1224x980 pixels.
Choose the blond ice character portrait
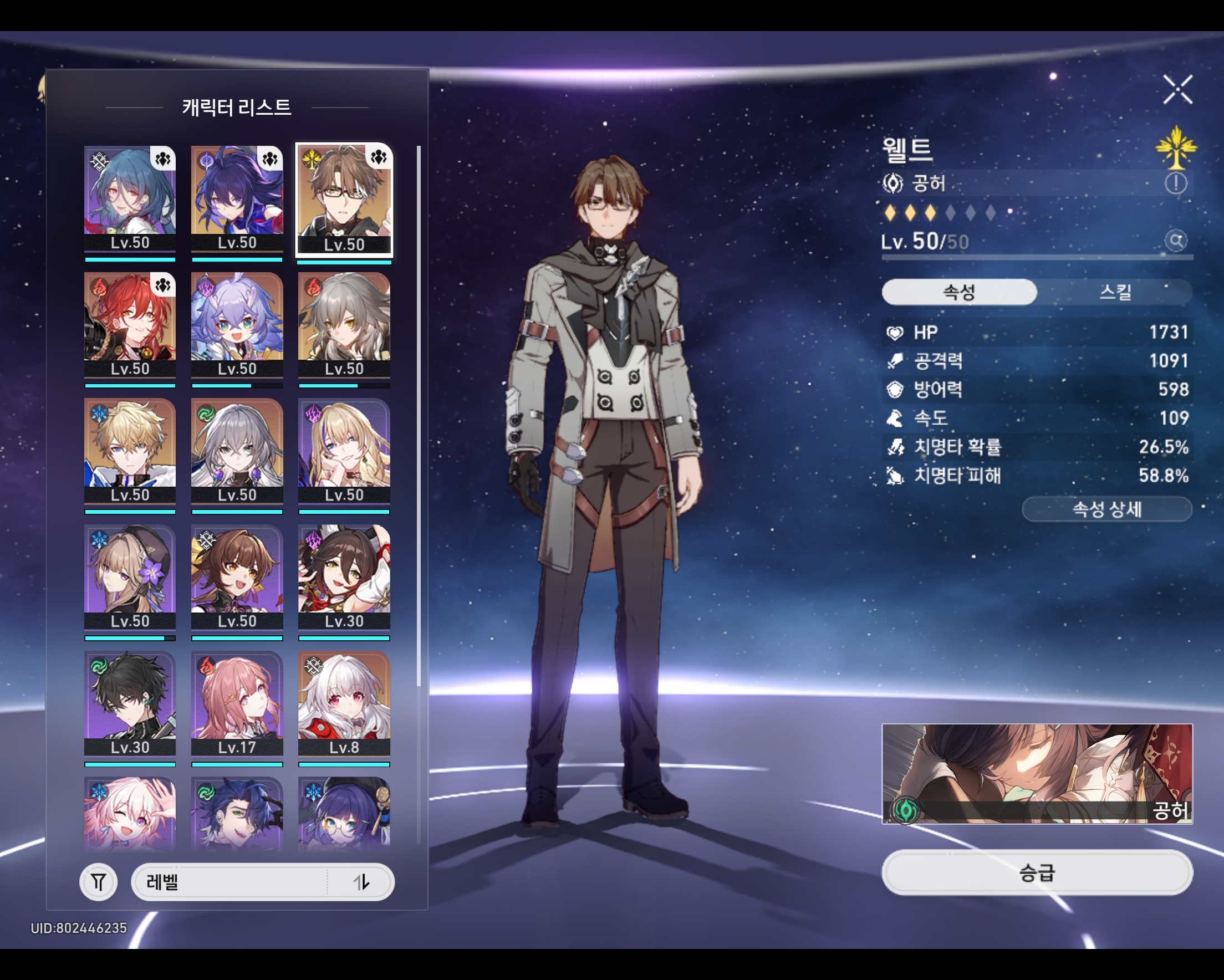[130, 450]
